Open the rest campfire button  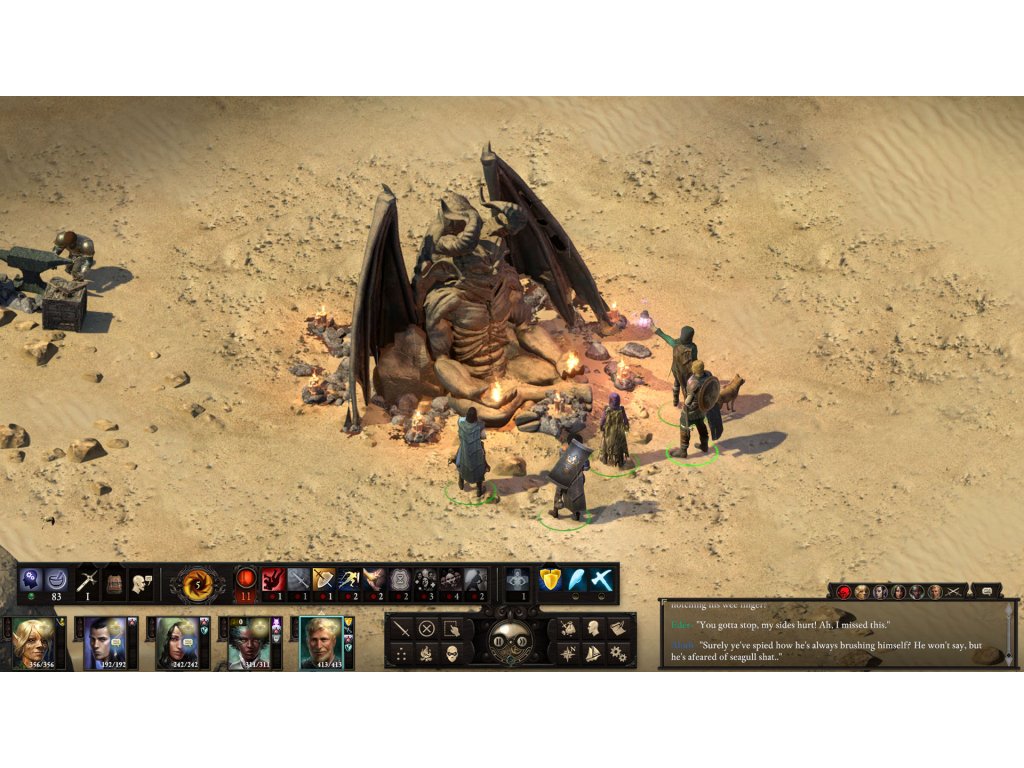[427, 654]
